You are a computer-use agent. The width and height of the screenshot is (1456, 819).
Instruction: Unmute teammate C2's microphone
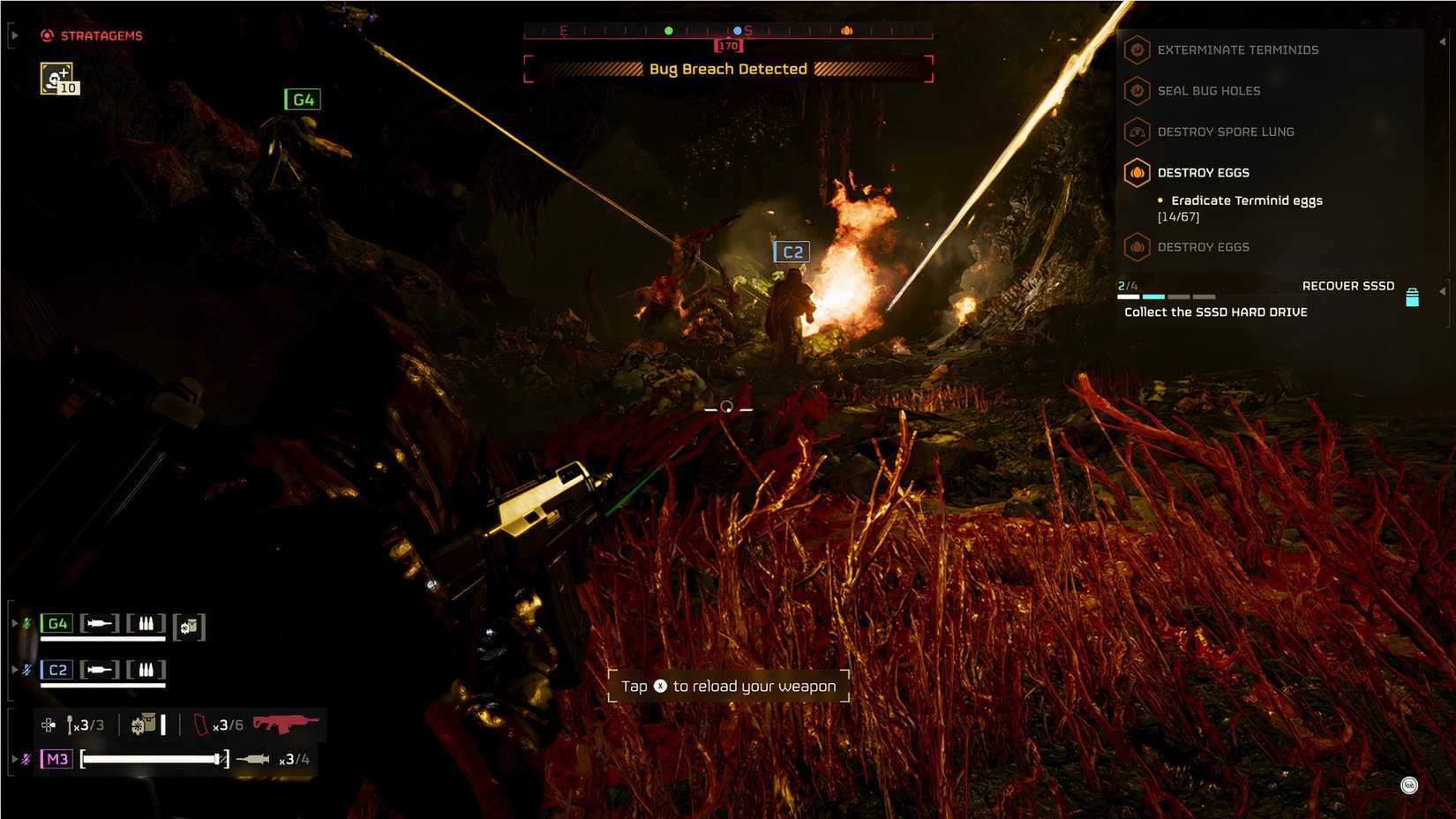(28, 670)
